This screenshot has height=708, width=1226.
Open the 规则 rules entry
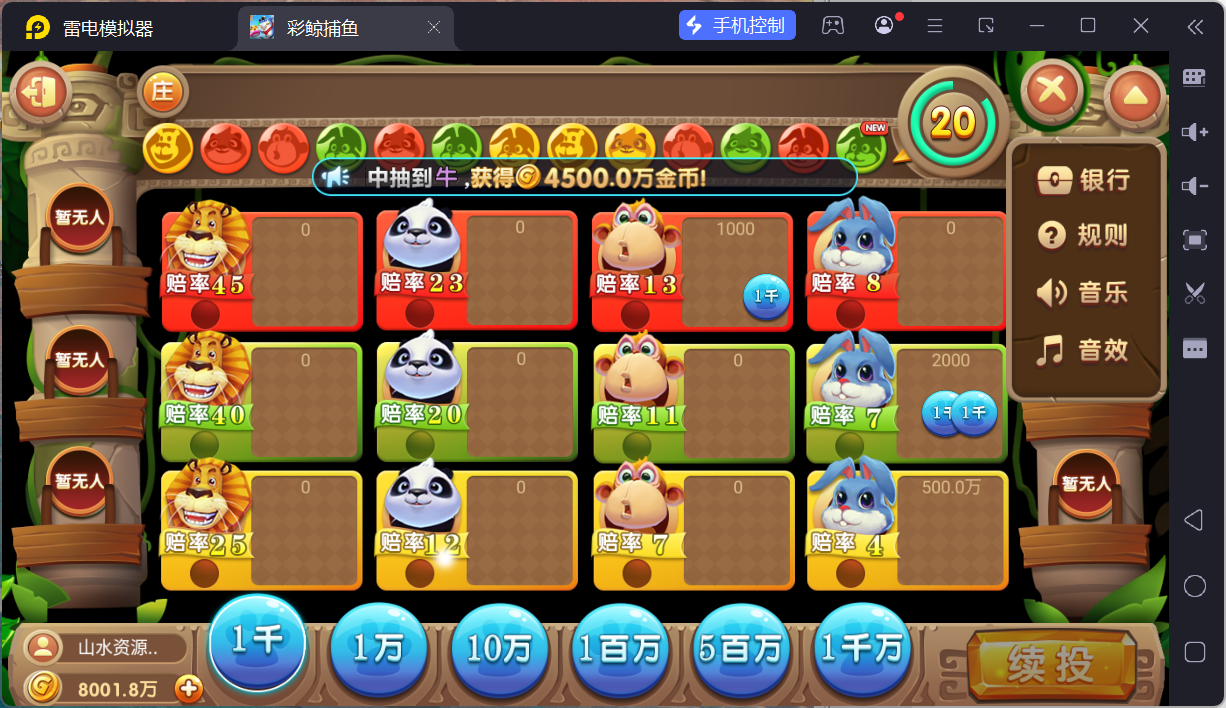[x=1086, y=236]
